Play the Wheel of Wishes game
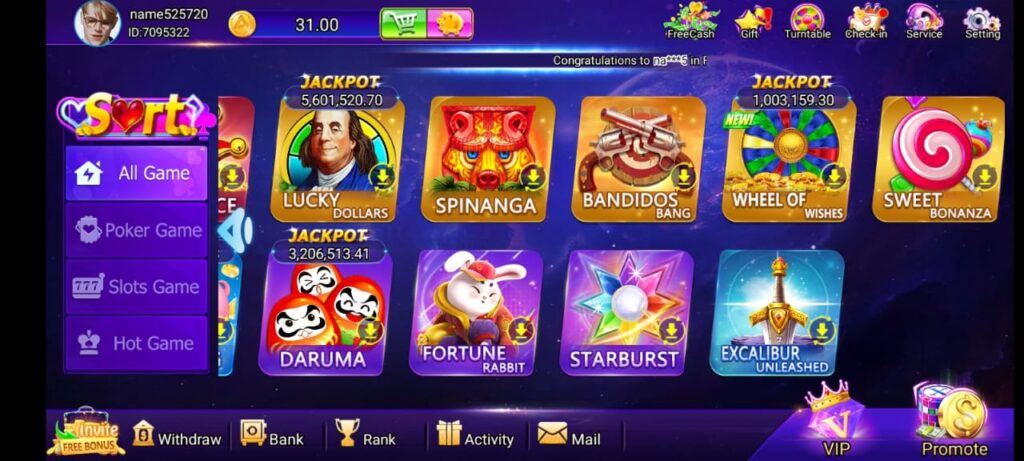 787,160
